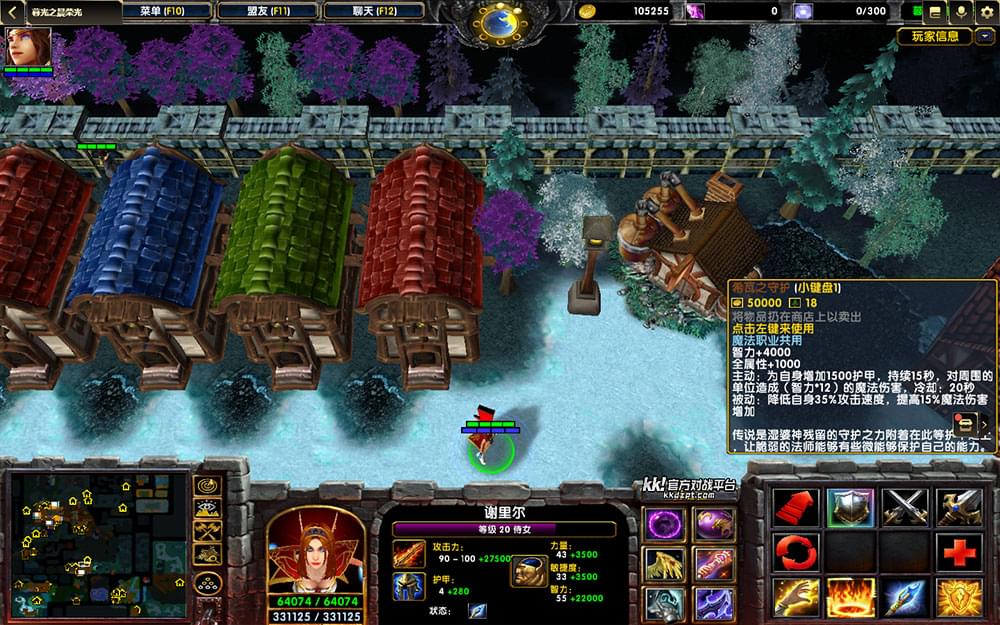Screen dimensions: 1000x625
Task: Expand the dropdown arrow beside 玩家信息
Action: 985,37
